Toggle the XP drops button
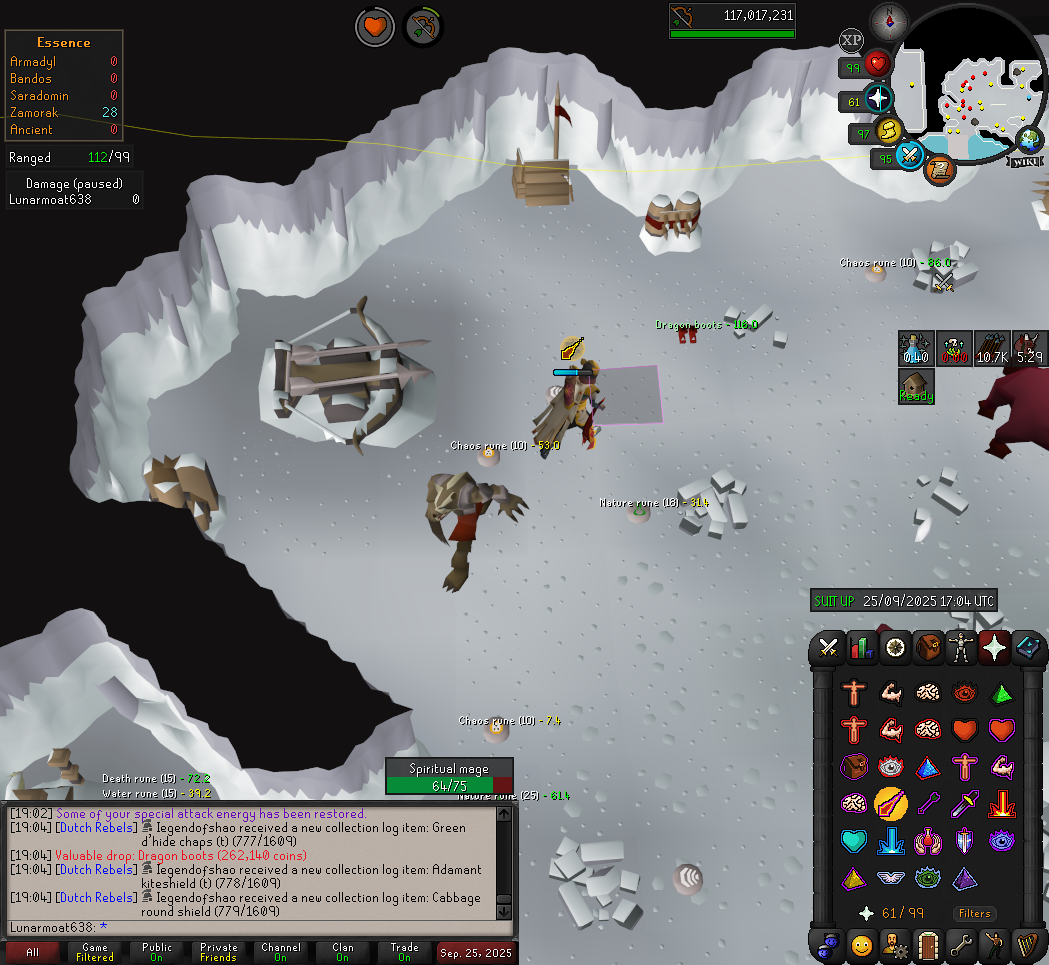Image resolution: width=1049 pixels, height=965 pixels. (851, 40)
